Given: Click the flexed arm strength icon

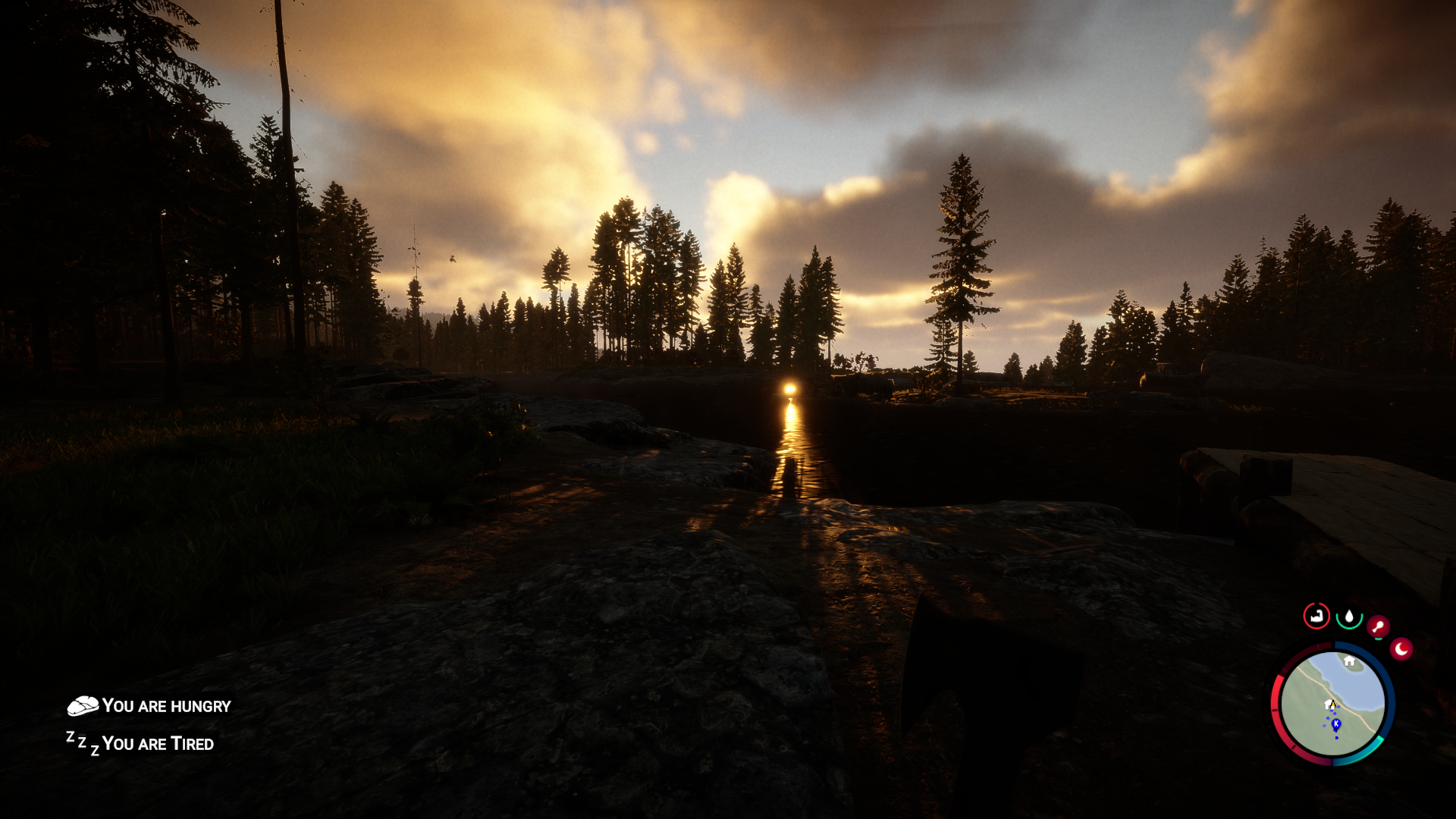Looking at the screenshot, I should (1316, 616).
